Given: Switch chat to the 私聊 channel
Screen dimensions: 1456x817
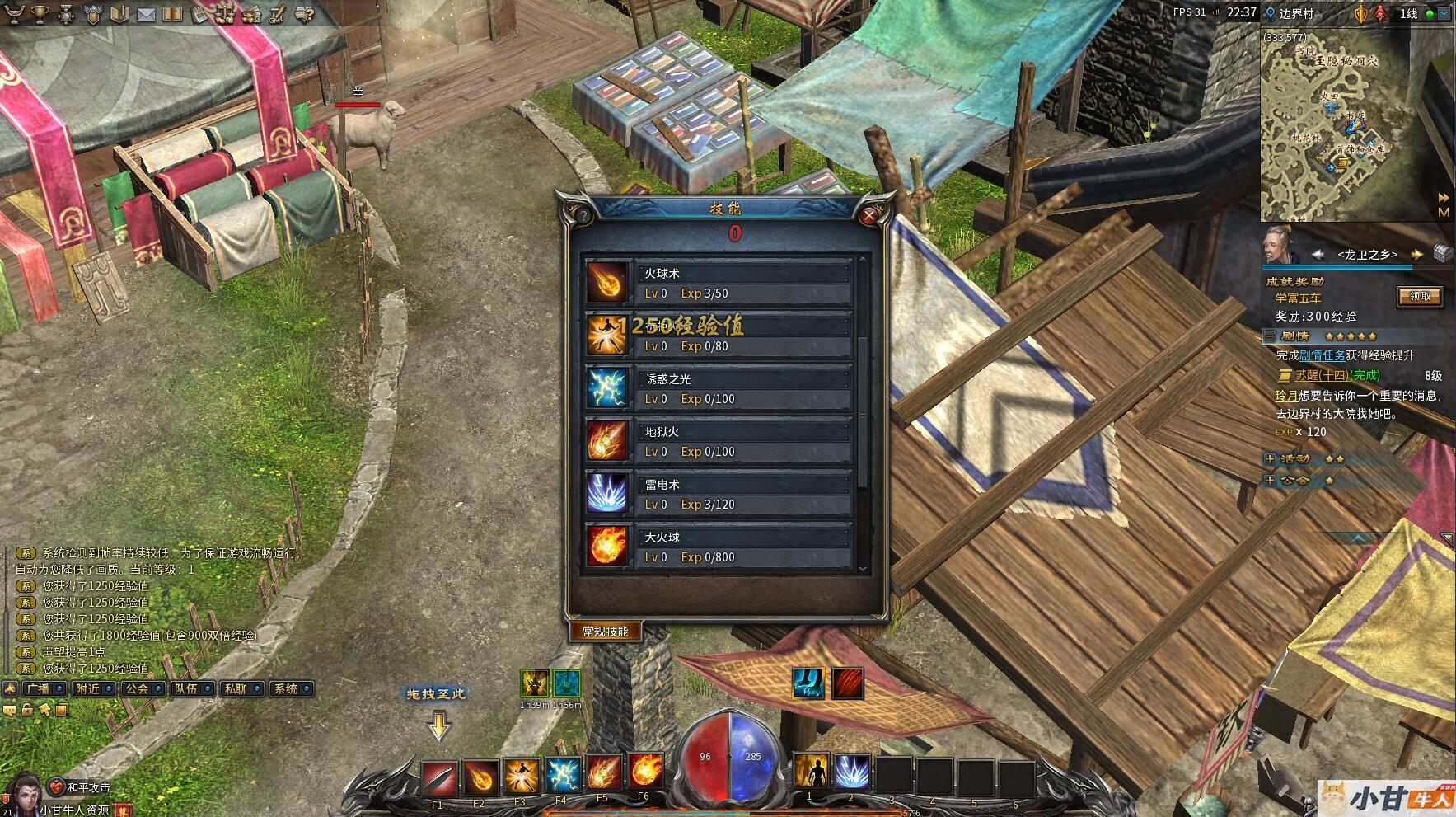Looking at the screenshot, I should pos(241,688).
